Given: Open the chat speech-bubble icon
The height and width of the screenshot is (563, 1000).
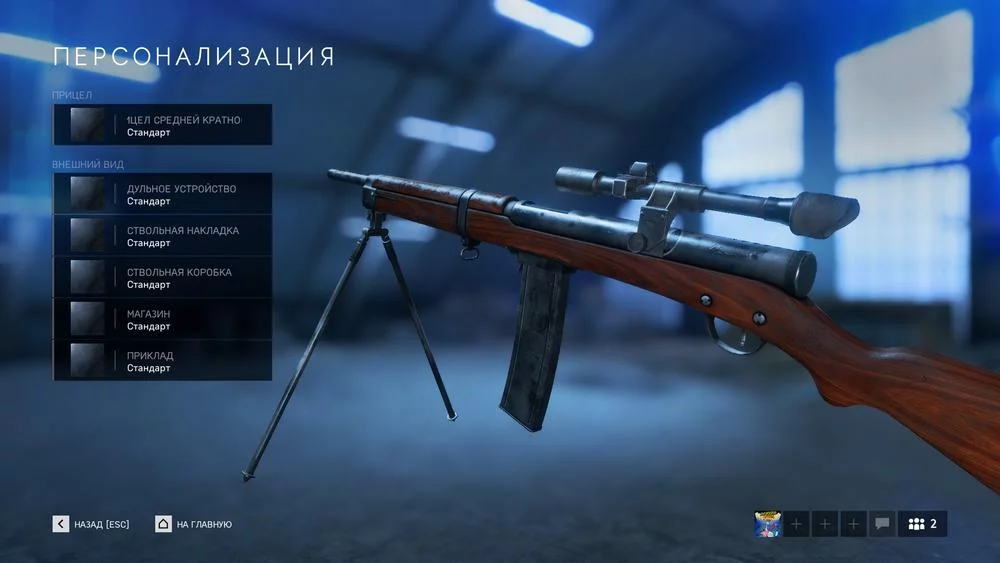Looking at the screenshot, I should 882,524.
